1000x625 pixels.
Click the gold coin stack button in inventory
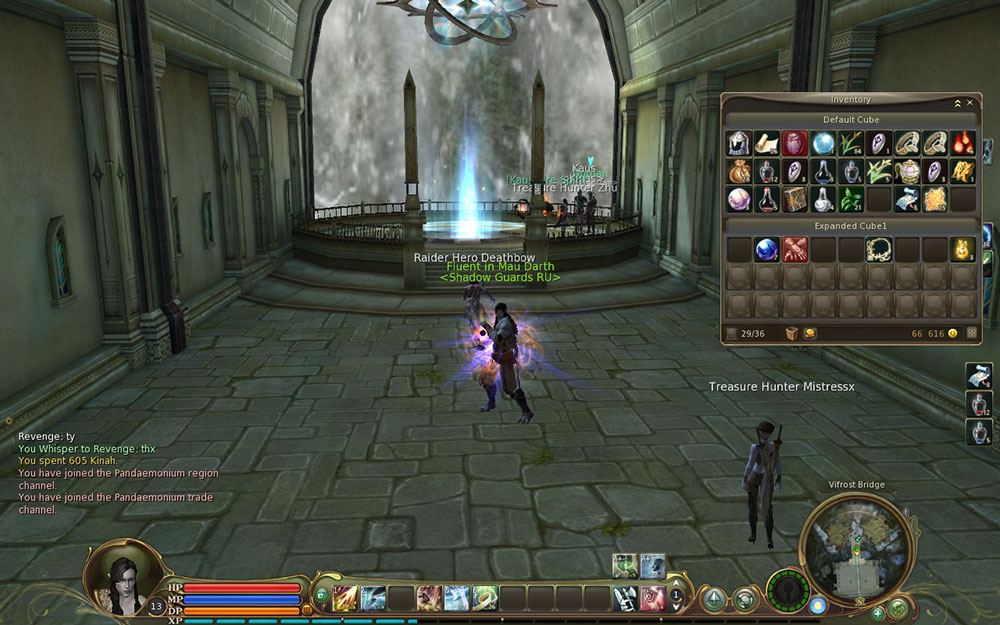[810, 333]
